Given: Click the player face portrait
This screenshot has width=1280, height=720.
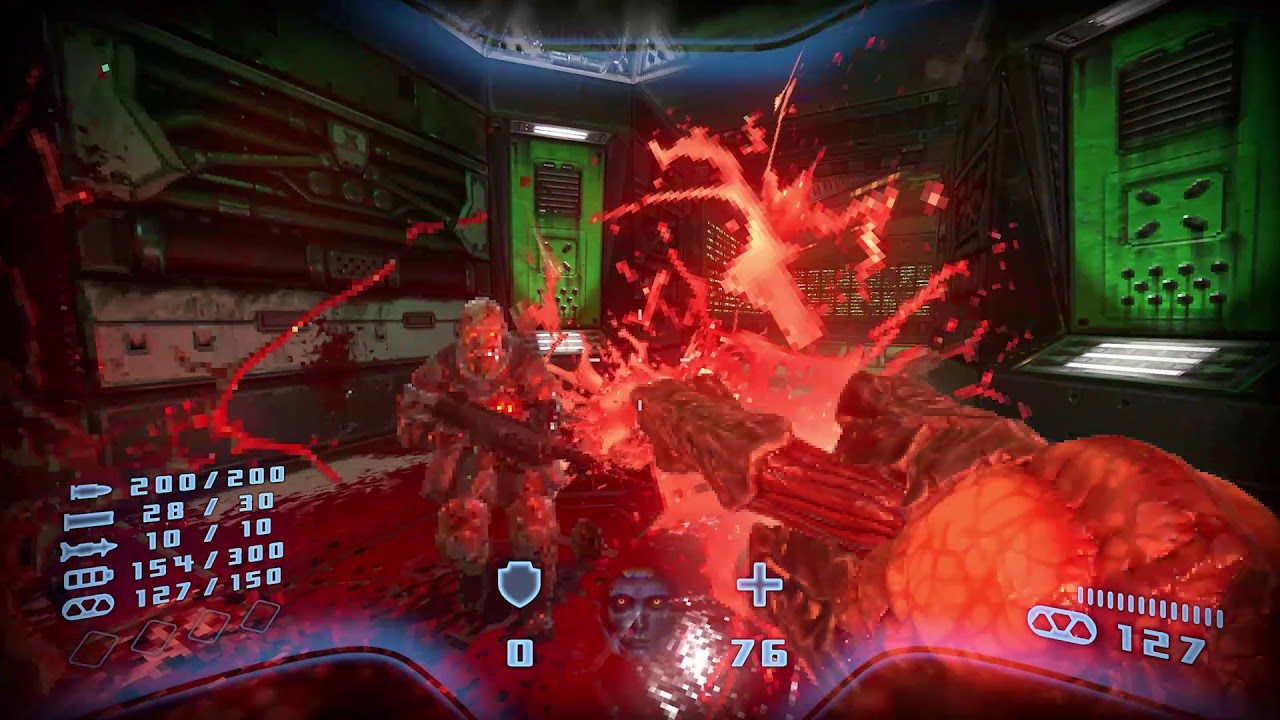Looking at the screenshot, I should coord(637,610).
